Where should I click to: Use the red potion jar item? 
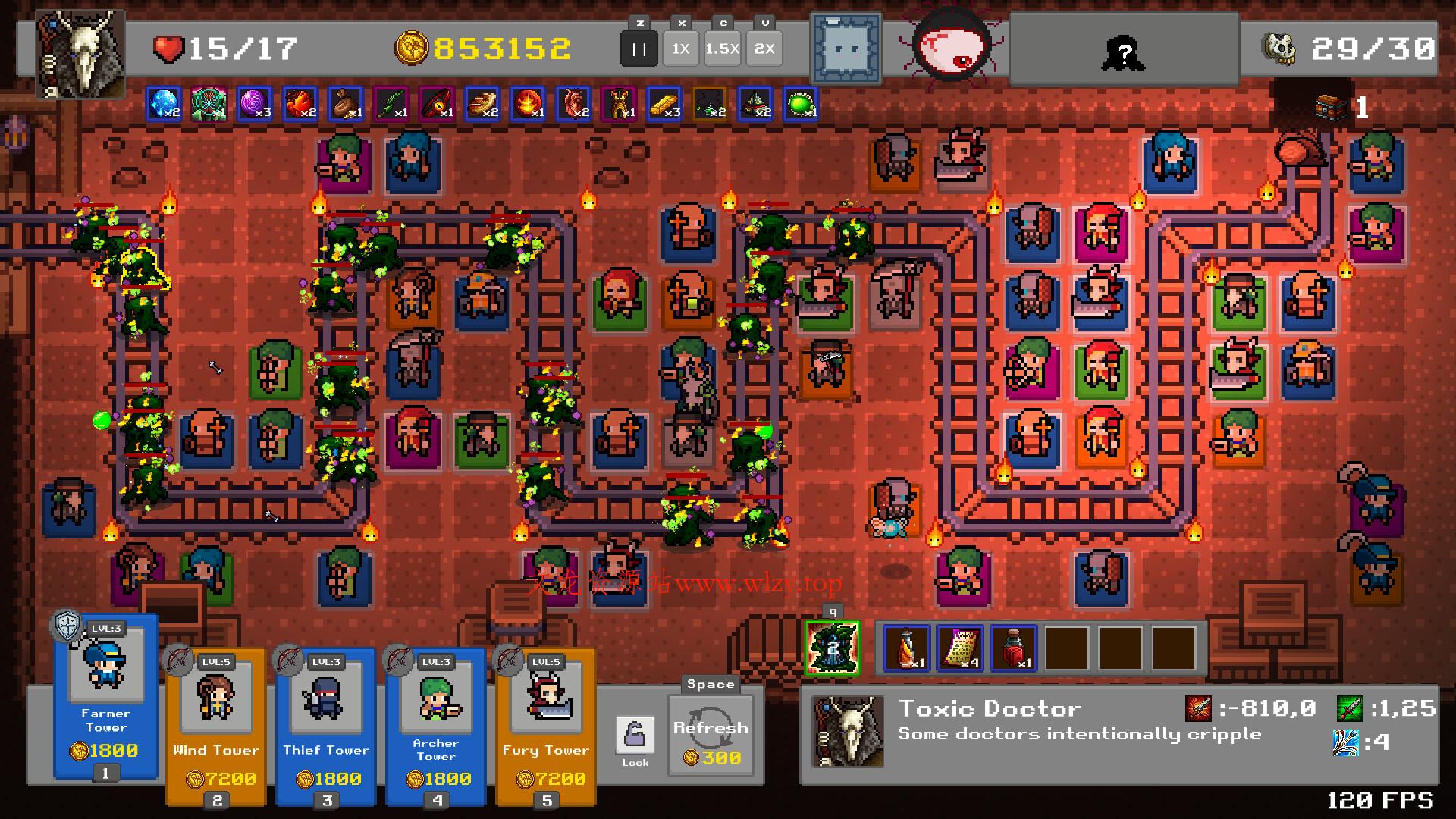pos(1013,648)
